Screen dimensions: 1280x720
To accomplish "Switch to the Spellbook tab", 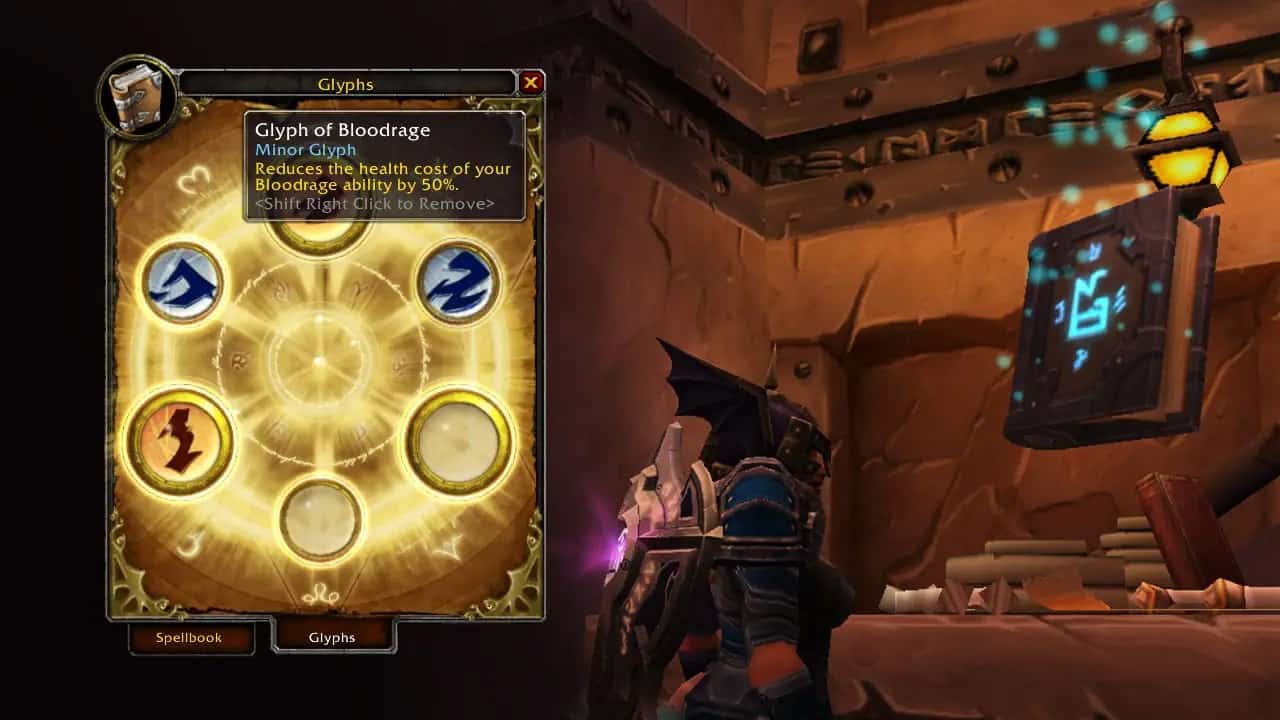I will tap(191, 637).
